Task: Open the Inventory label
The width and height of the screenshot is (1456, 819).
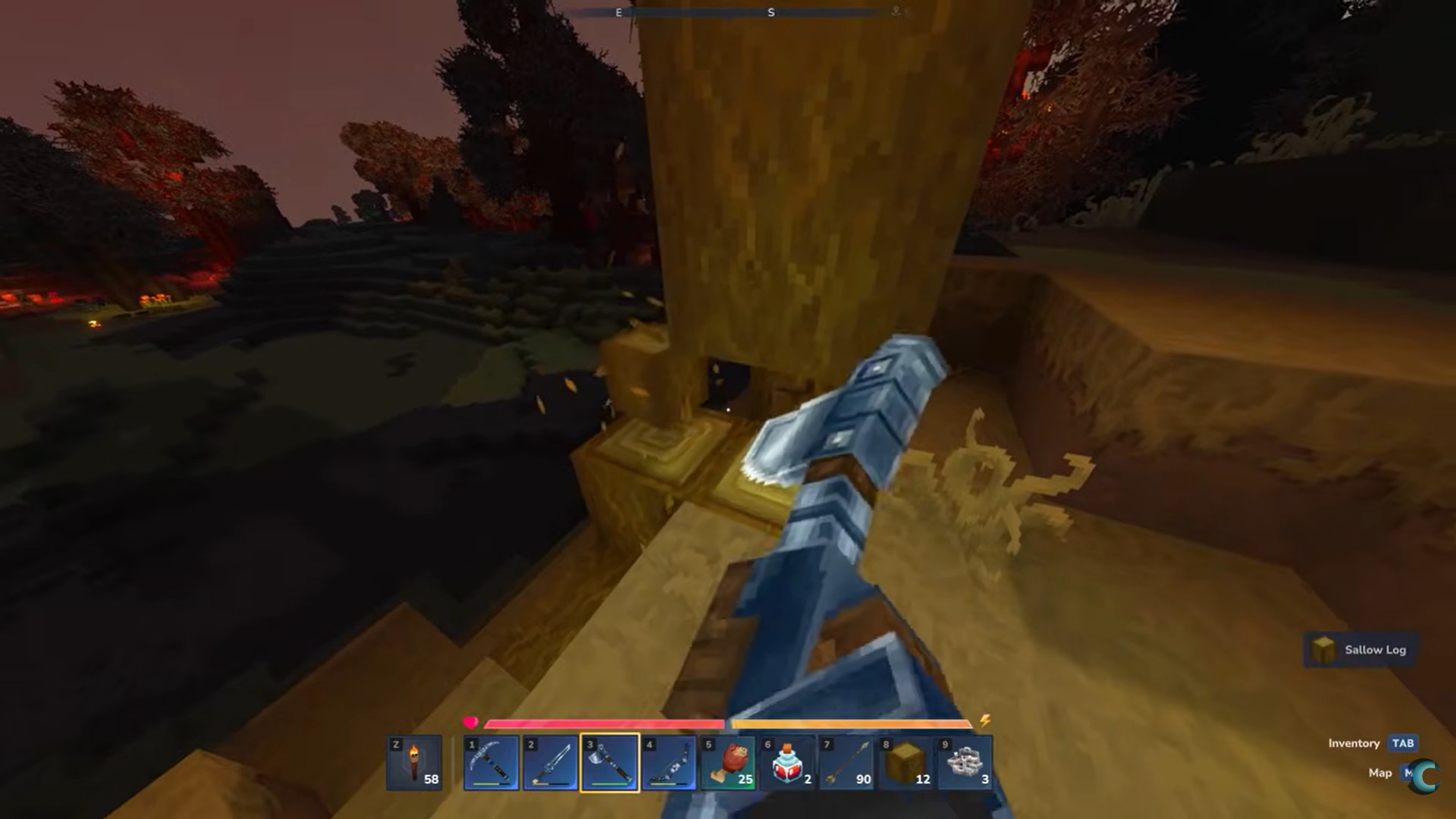Action: pyautogui.click(x=1354, y=744)
